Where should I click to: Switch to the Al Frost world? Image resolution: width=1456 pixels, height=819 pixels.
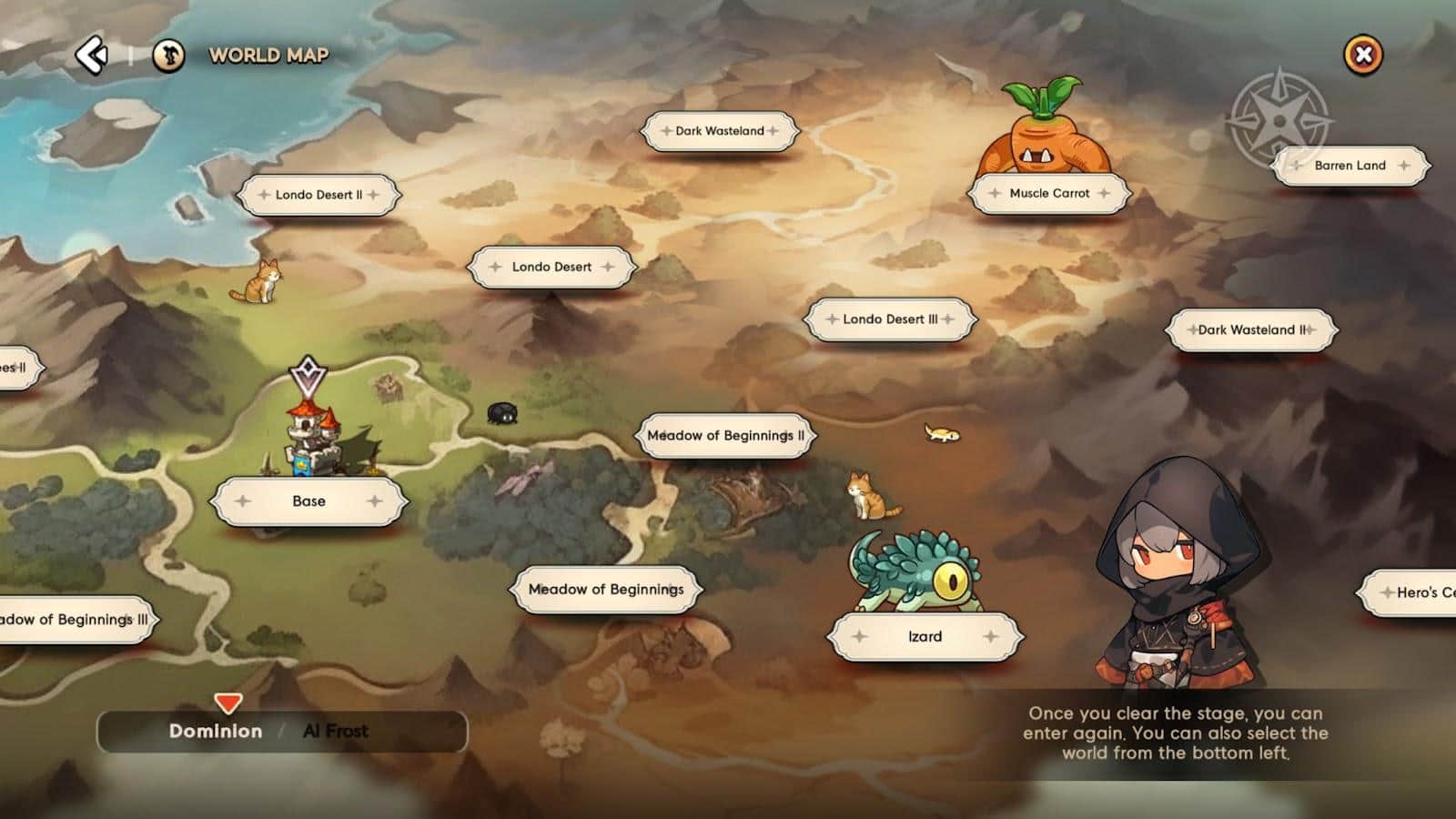coord(335,732)
